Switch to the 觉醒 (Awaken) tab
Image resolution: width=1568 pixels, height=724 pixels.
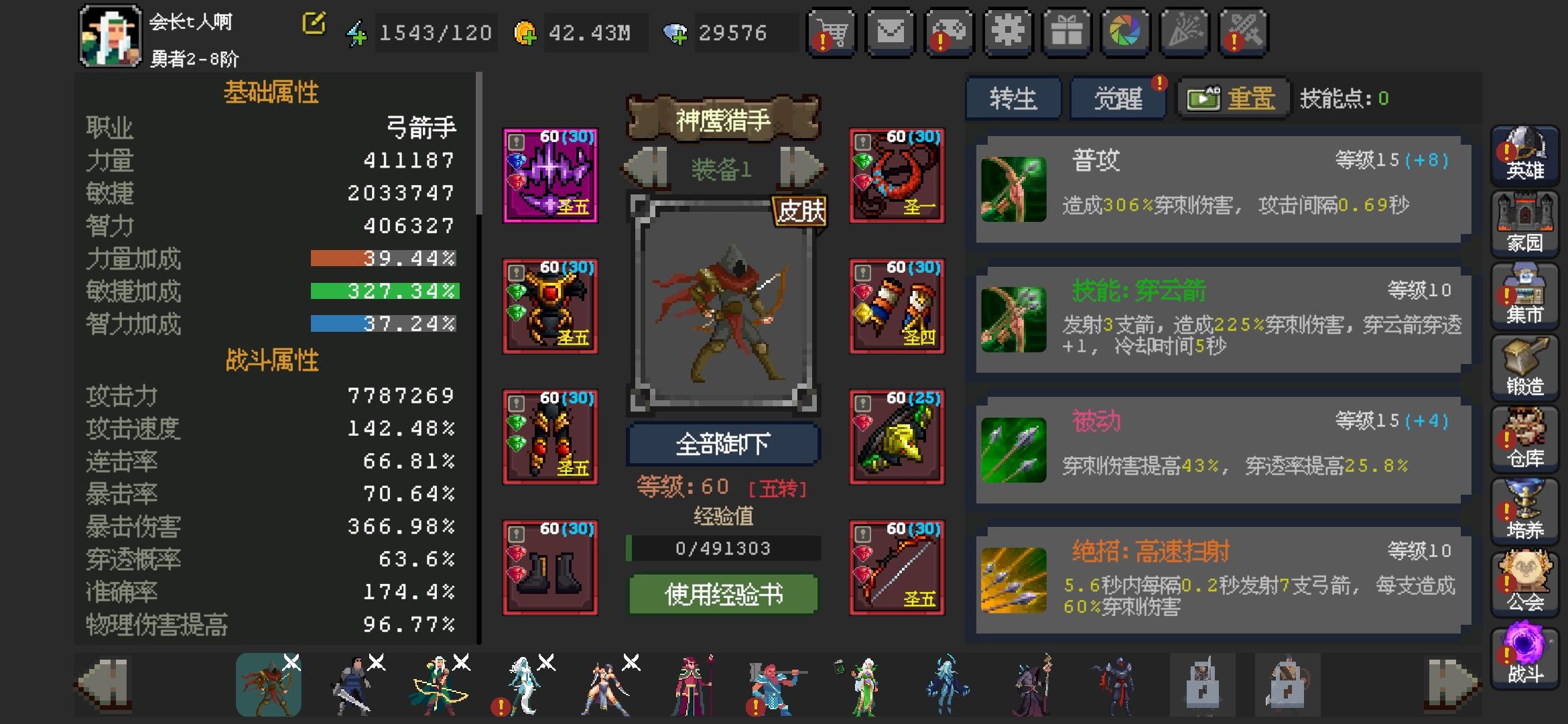1118,97
